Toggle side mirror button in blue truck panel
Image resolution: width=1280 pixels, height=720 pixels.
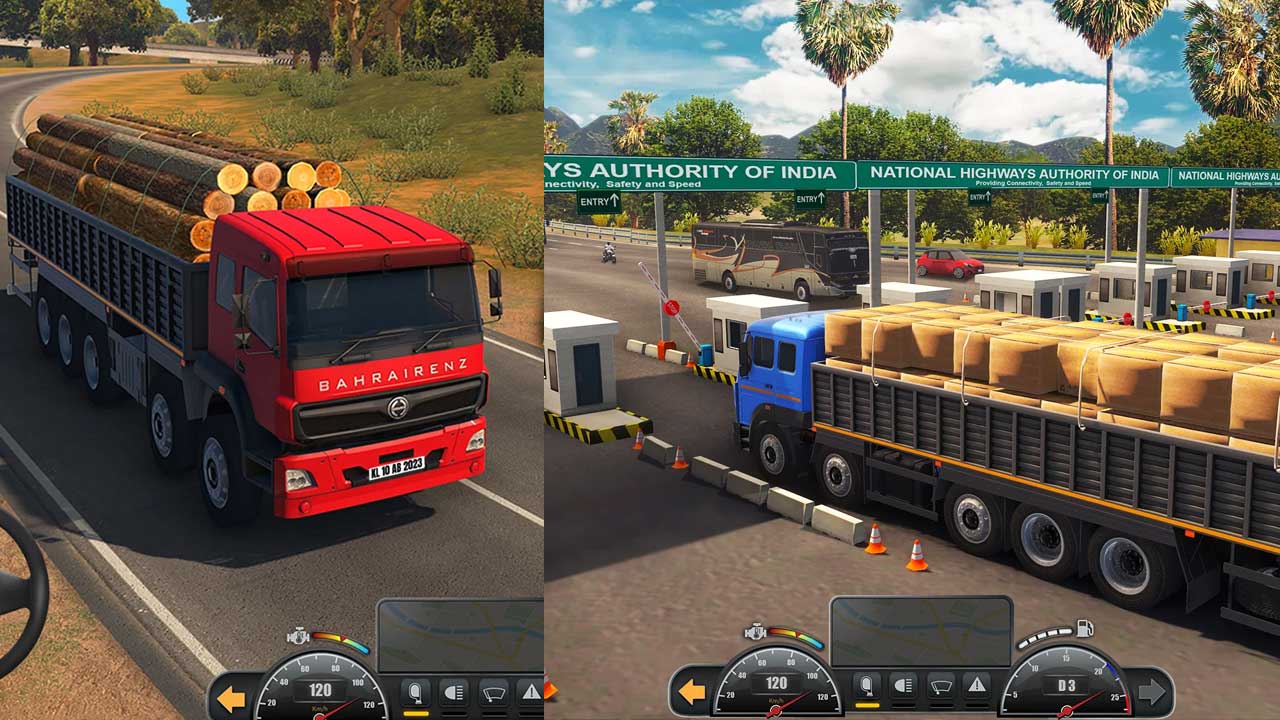coord(866,686)
